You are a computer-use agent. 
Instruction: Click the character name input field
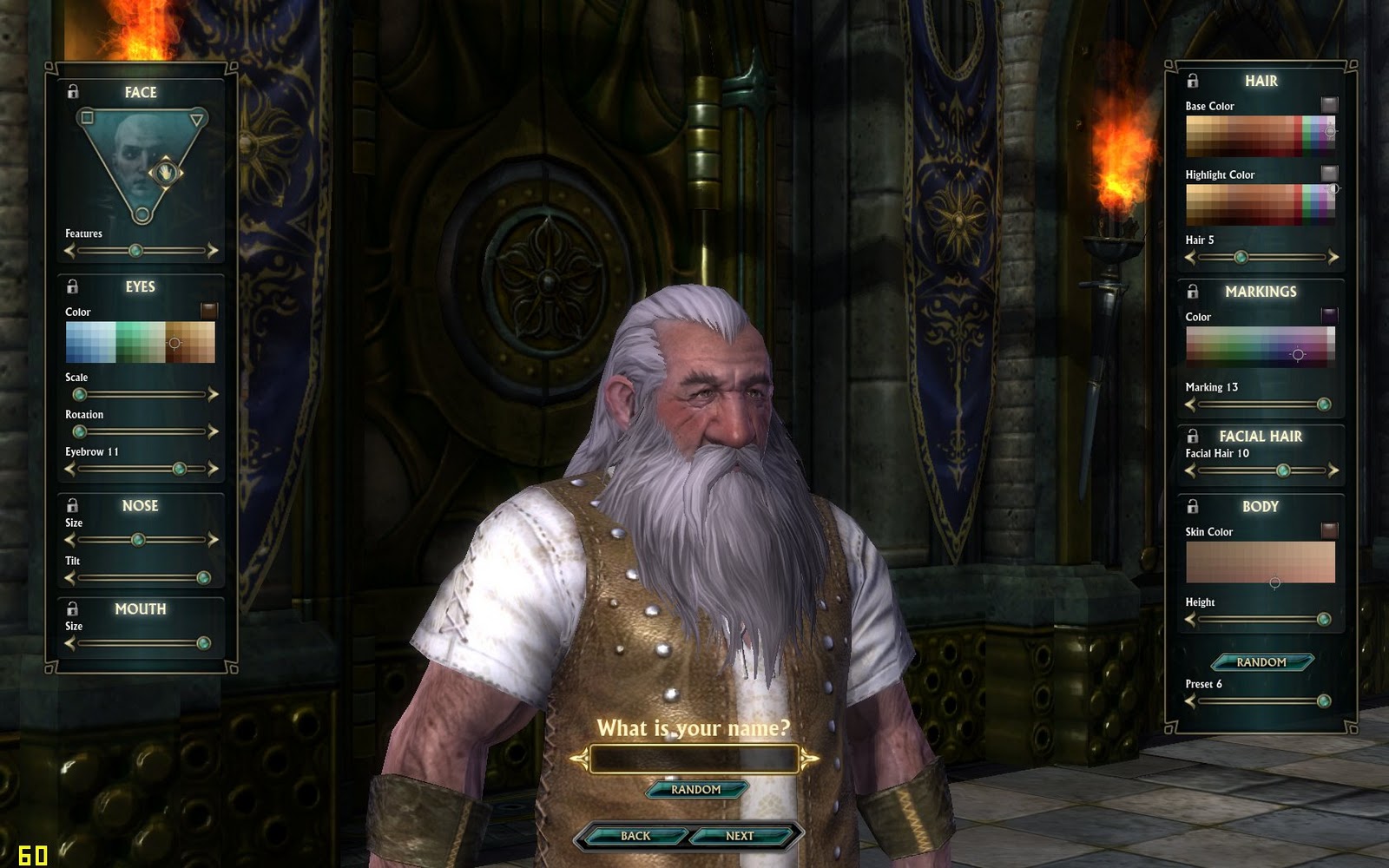(694, 759)
